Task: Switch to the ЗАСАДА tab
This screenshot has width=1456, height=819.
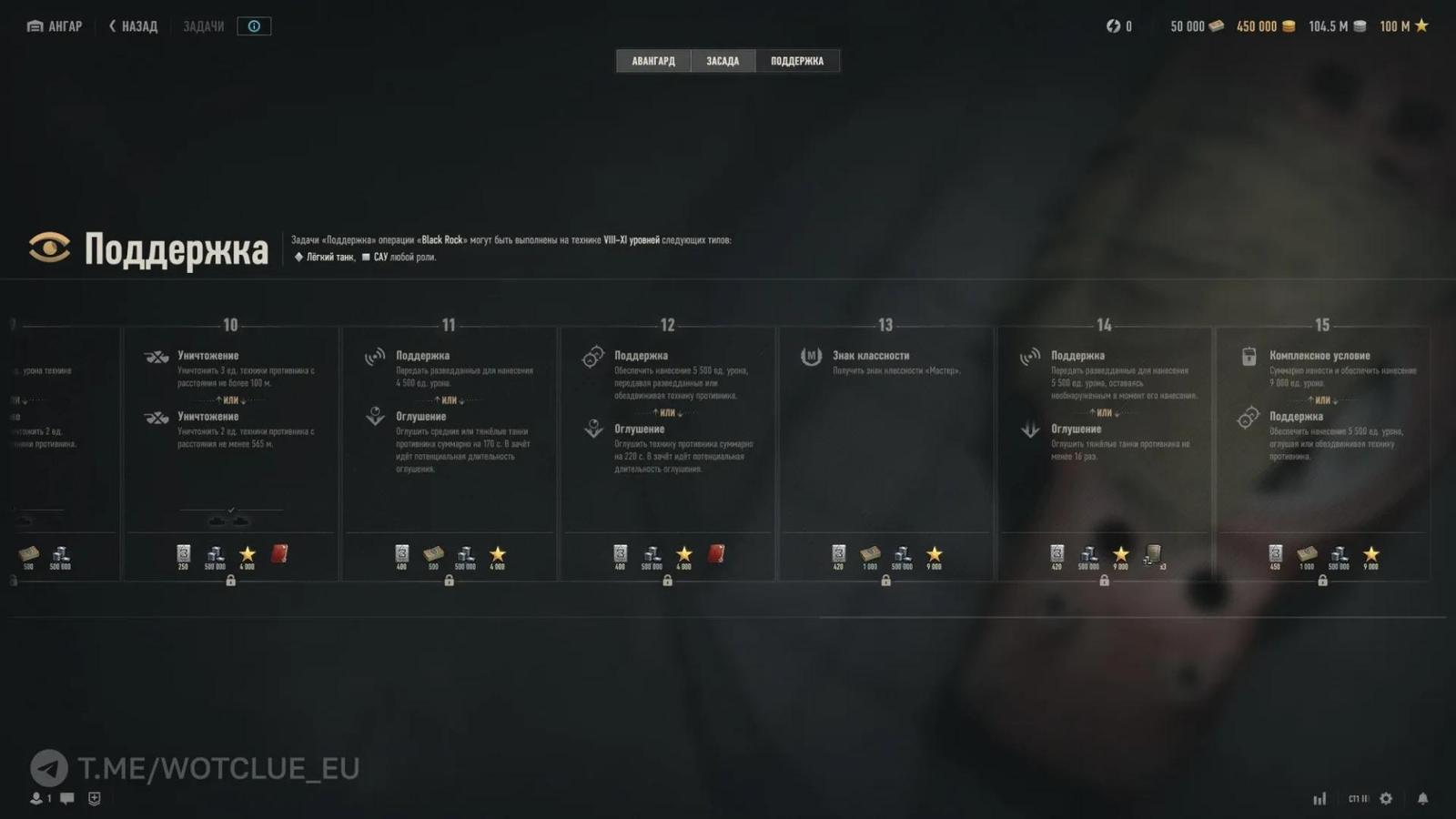Action: tap(723, 60)
